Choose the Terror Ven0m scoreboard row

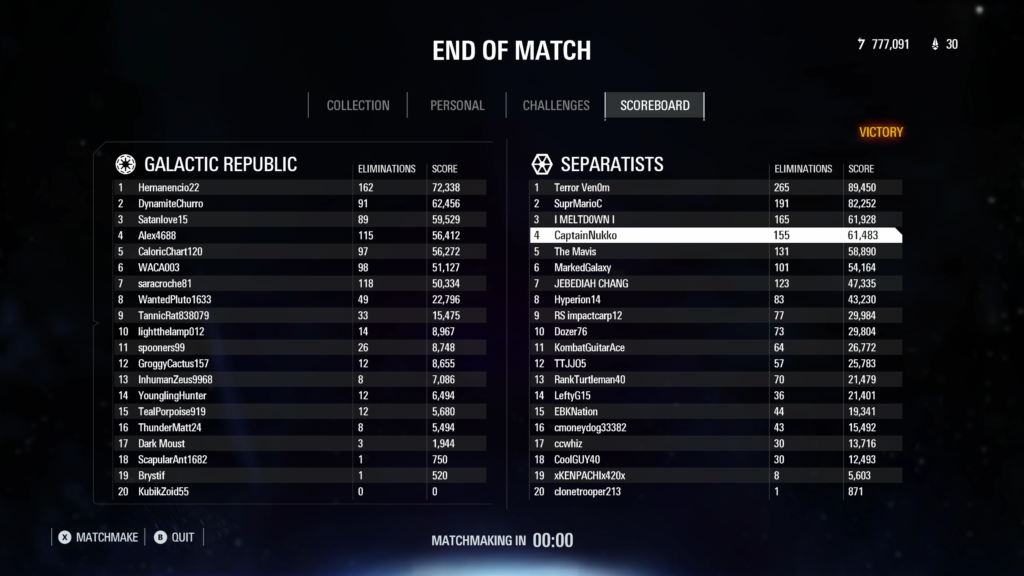pyautogui.click(x=715, y=187)
